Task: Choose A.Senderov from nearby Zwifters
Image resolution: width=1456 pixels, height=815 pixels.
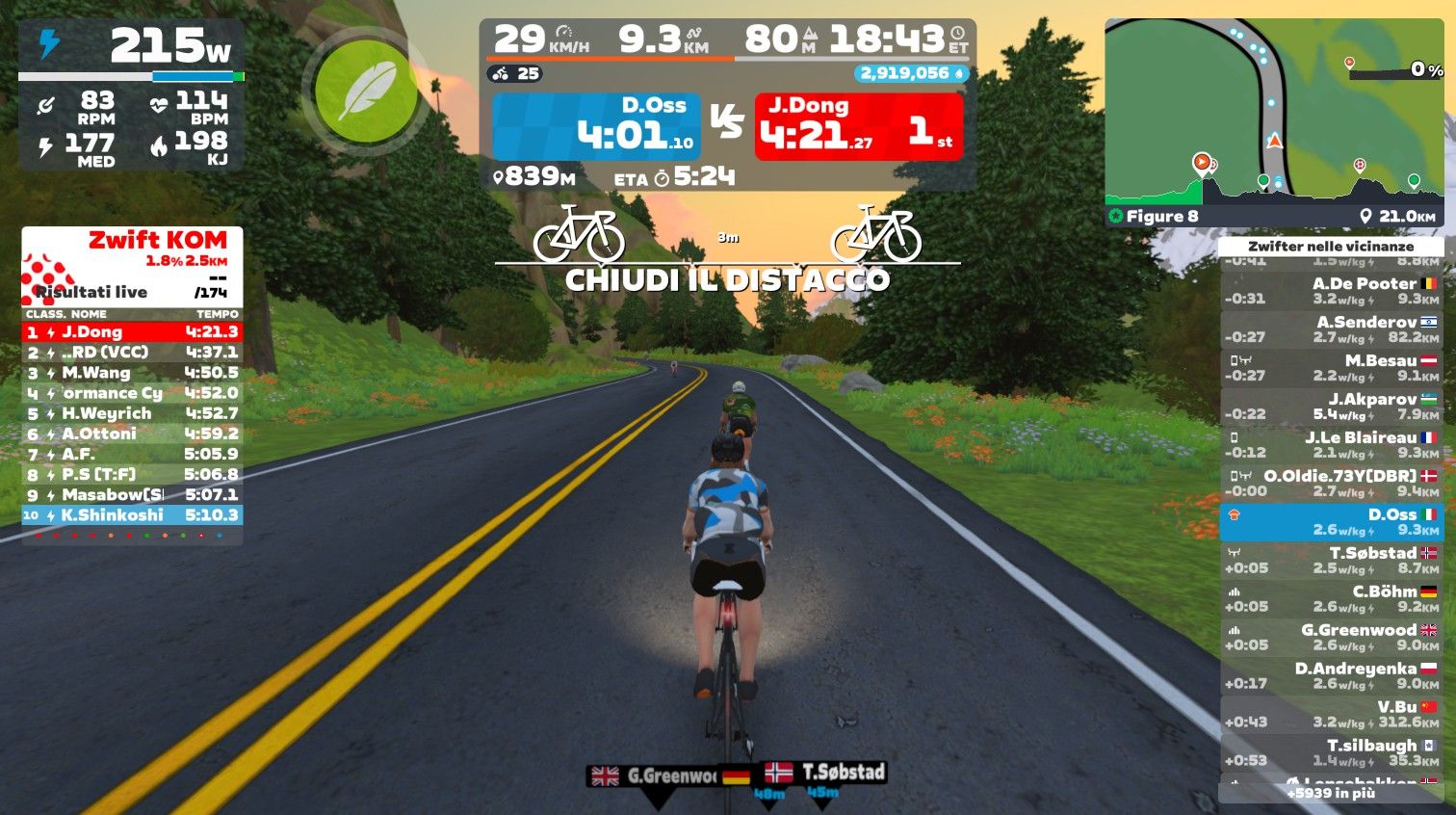Action: pos(1332,329)
